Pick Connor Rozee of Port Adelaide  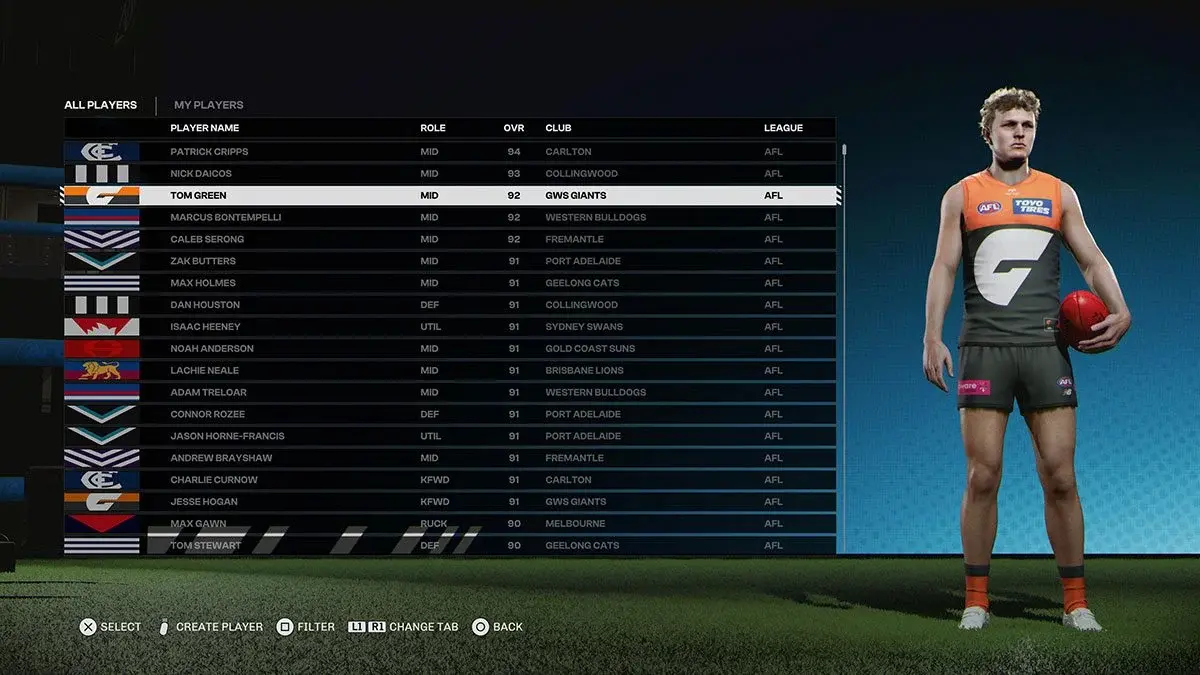click(x=207, y=414)
